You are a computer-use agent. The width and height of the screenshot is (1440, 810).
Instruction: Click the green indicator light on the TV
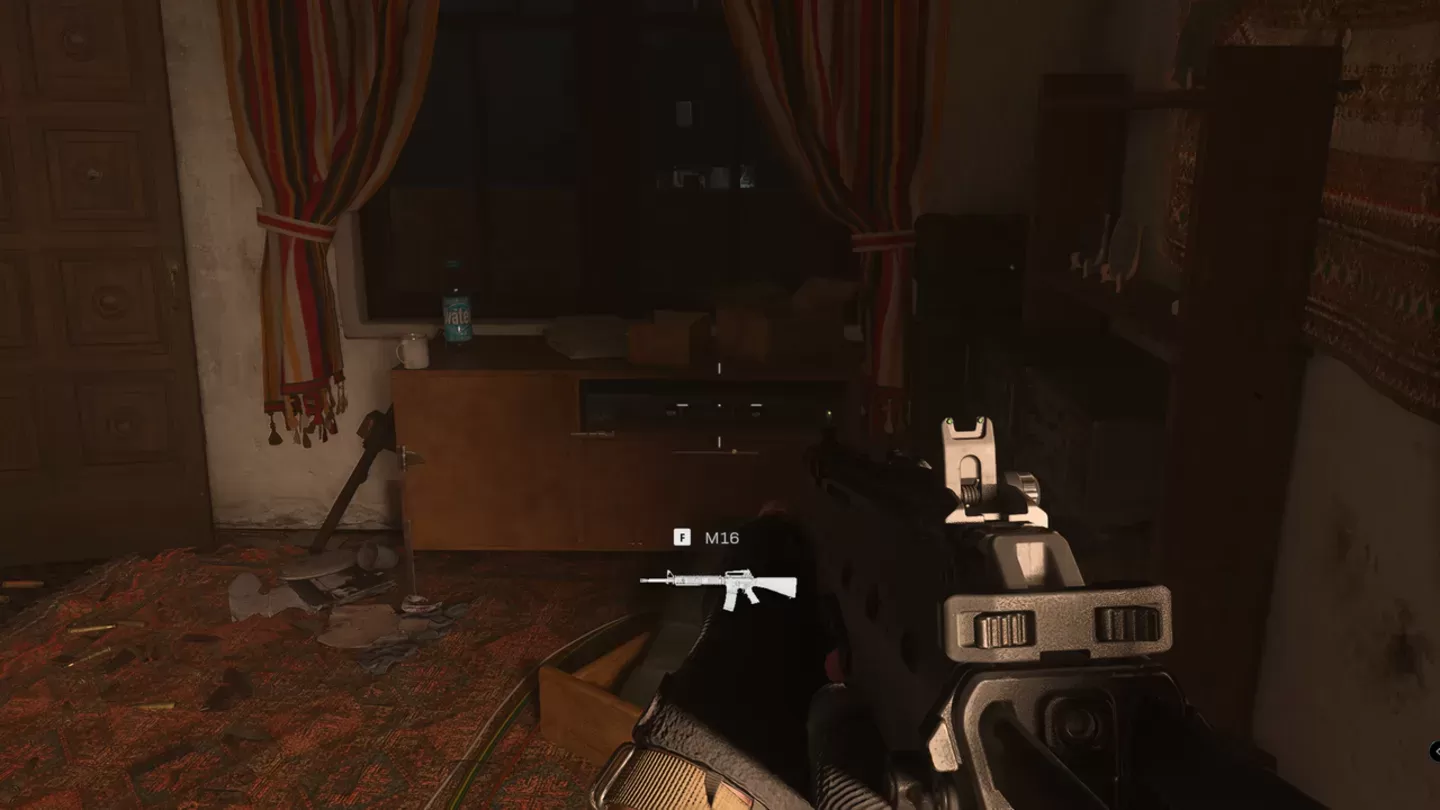coord(829,413)
